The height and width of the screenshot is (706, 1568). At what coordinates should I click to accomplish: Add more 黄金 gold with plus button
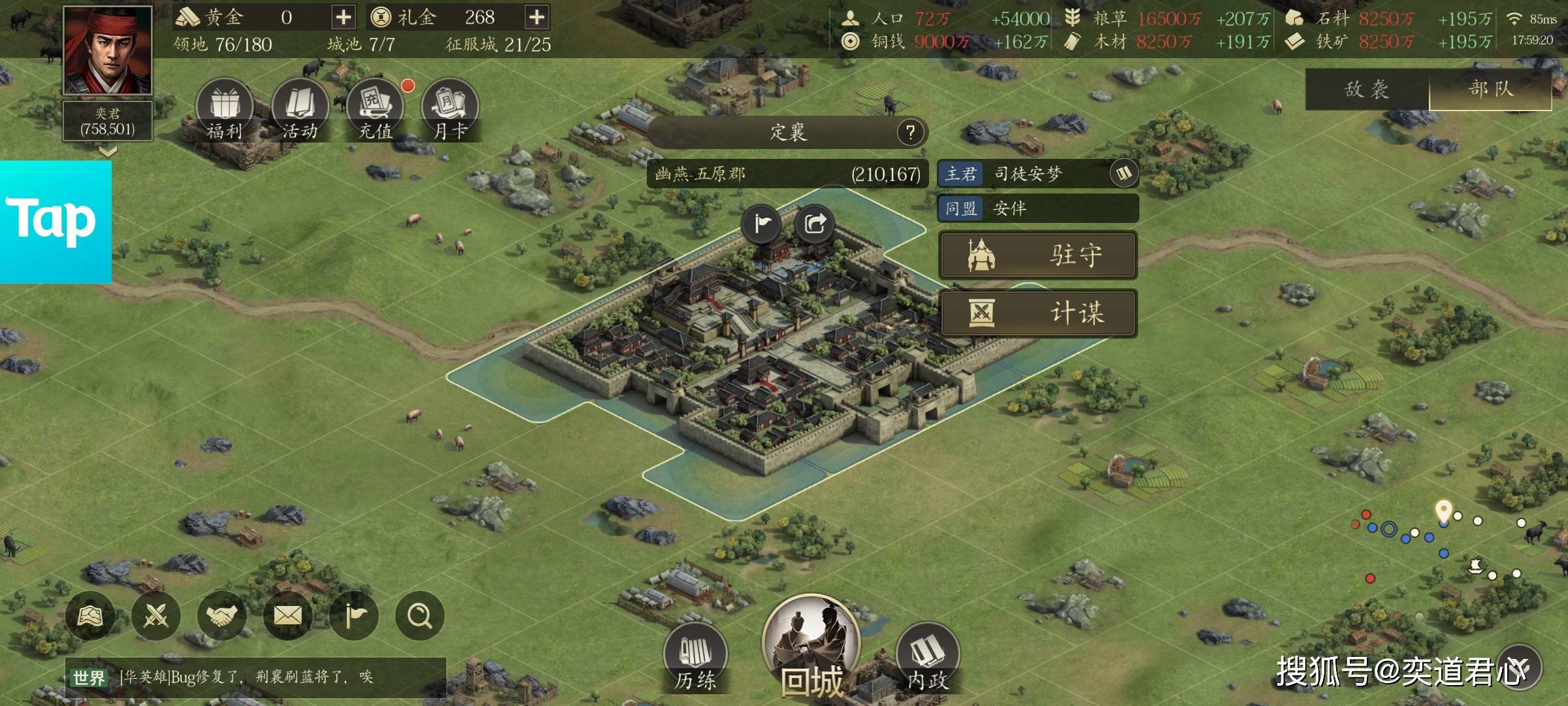point(343,17)
